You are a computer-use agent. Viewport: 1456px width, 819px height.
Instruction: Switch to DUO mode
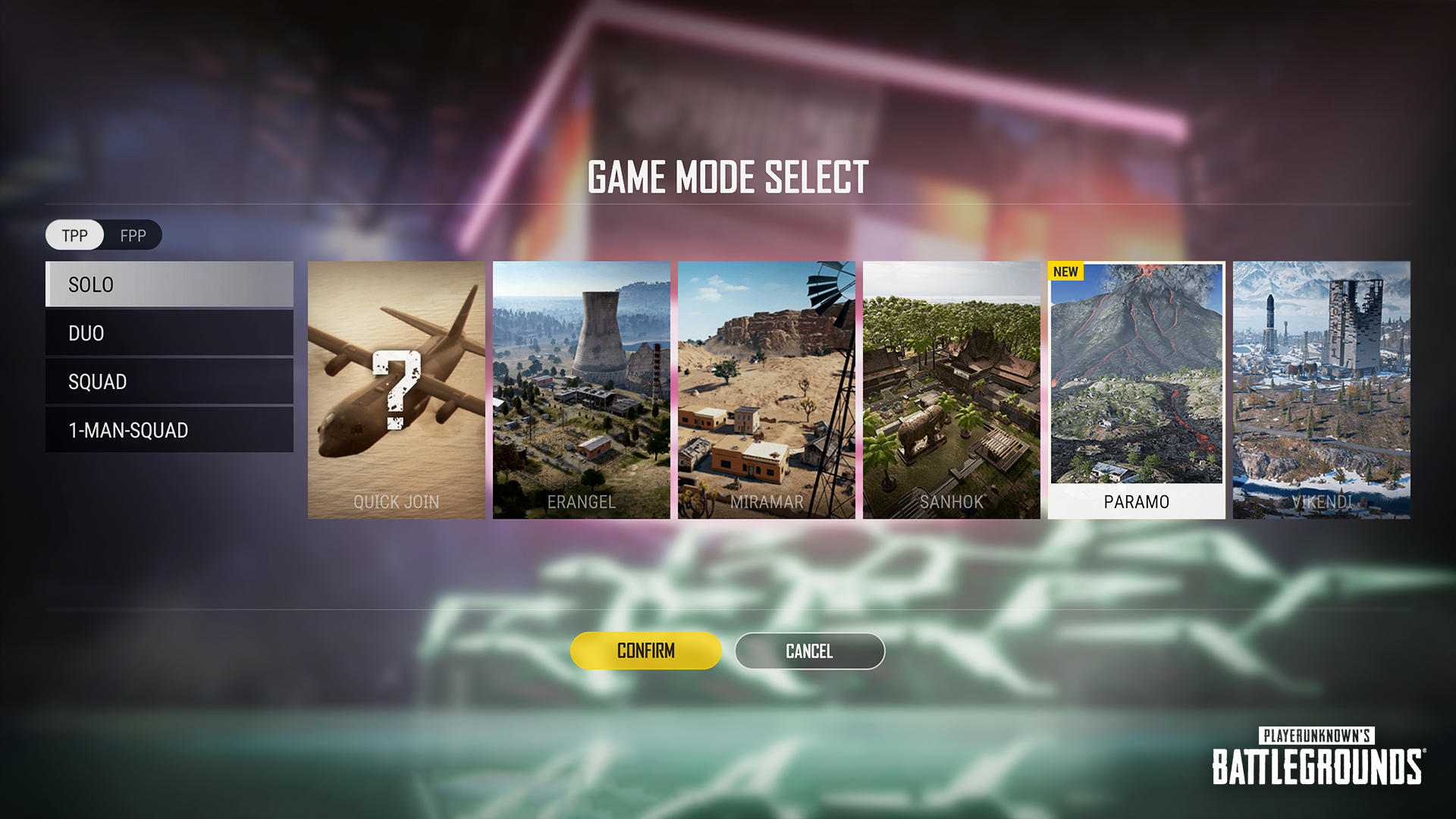click(168, 333)
